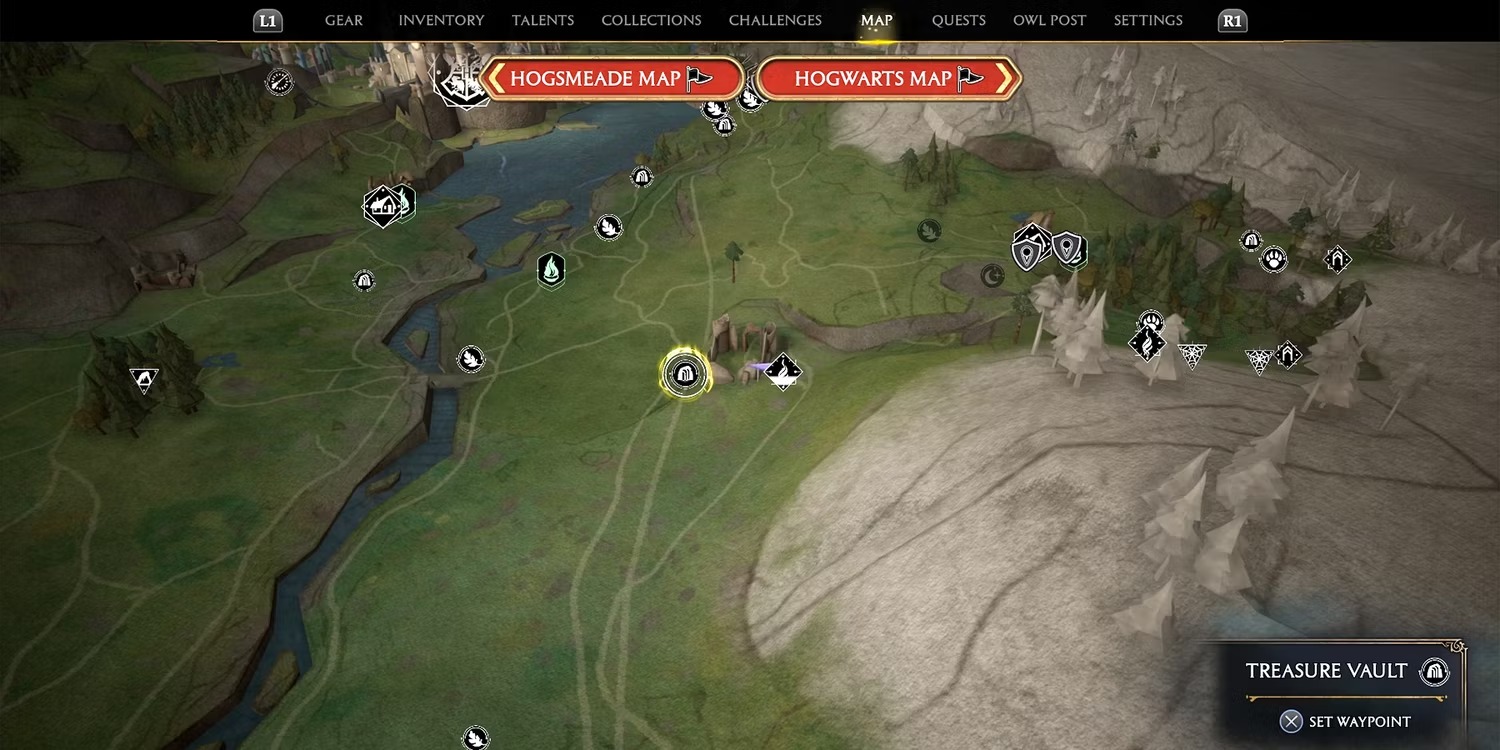
Task: Select the ancient magic hotspot diamond icon
Action: pyautogui.click(x=783, y=371)
